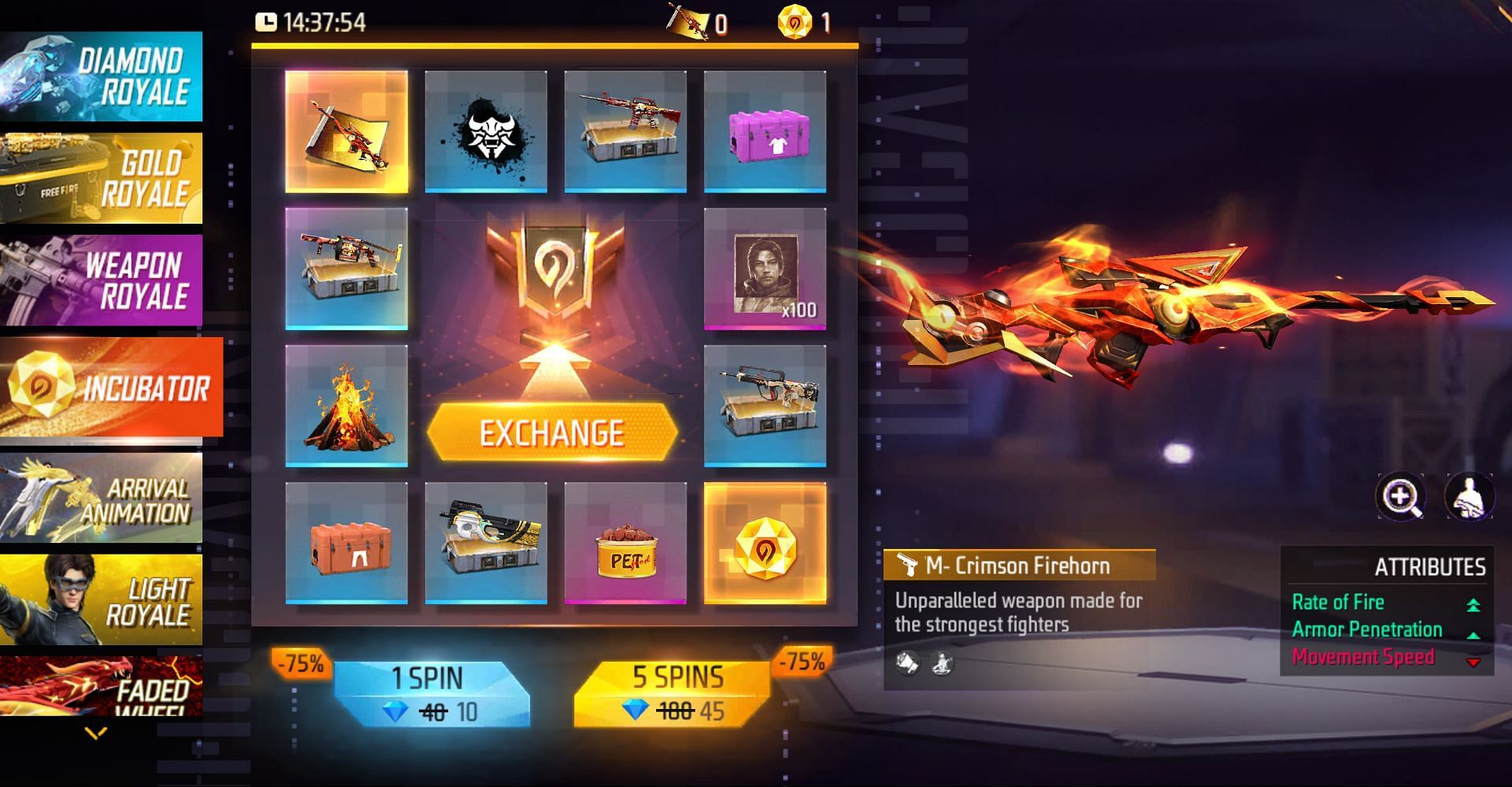Open the Incubator tab
Image resolution: width=1512 pixels, height=787 pixels.
tap(110, 387)
